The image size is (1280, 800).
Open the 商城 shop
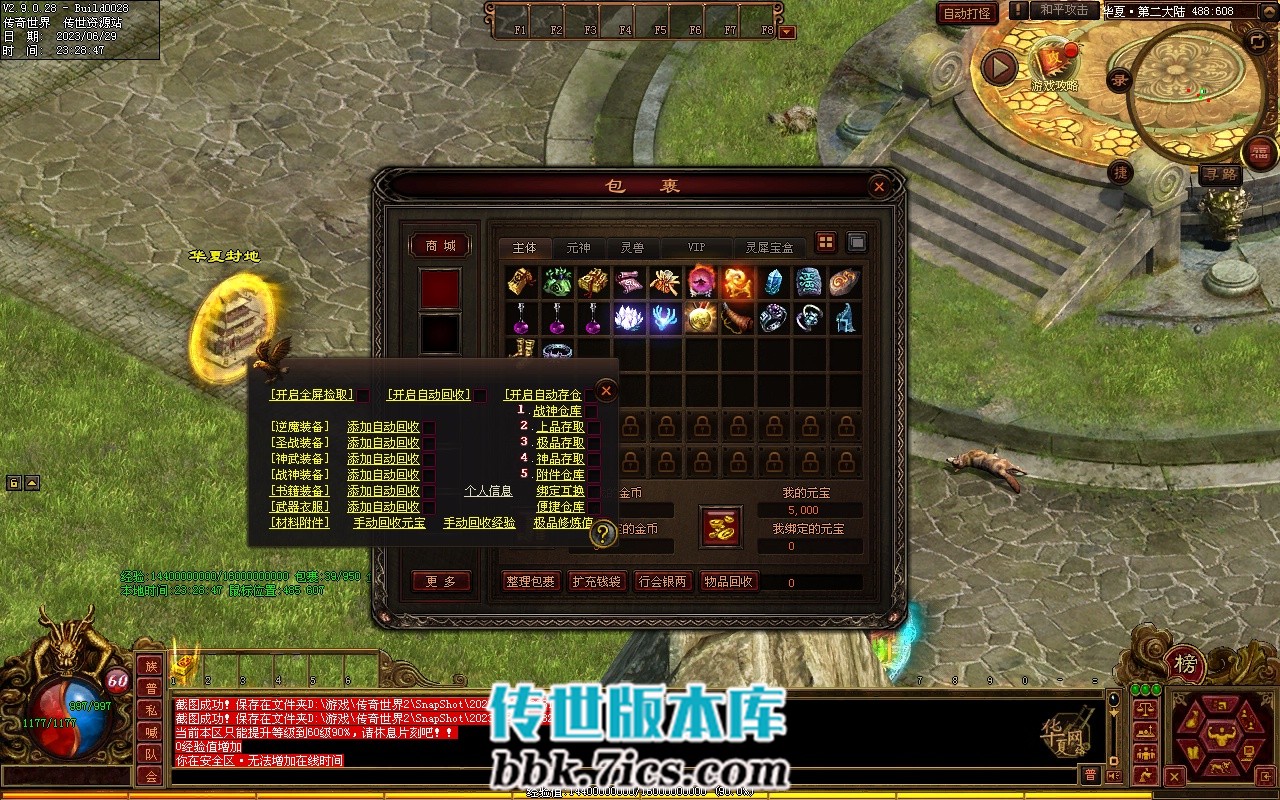[440, 245]
